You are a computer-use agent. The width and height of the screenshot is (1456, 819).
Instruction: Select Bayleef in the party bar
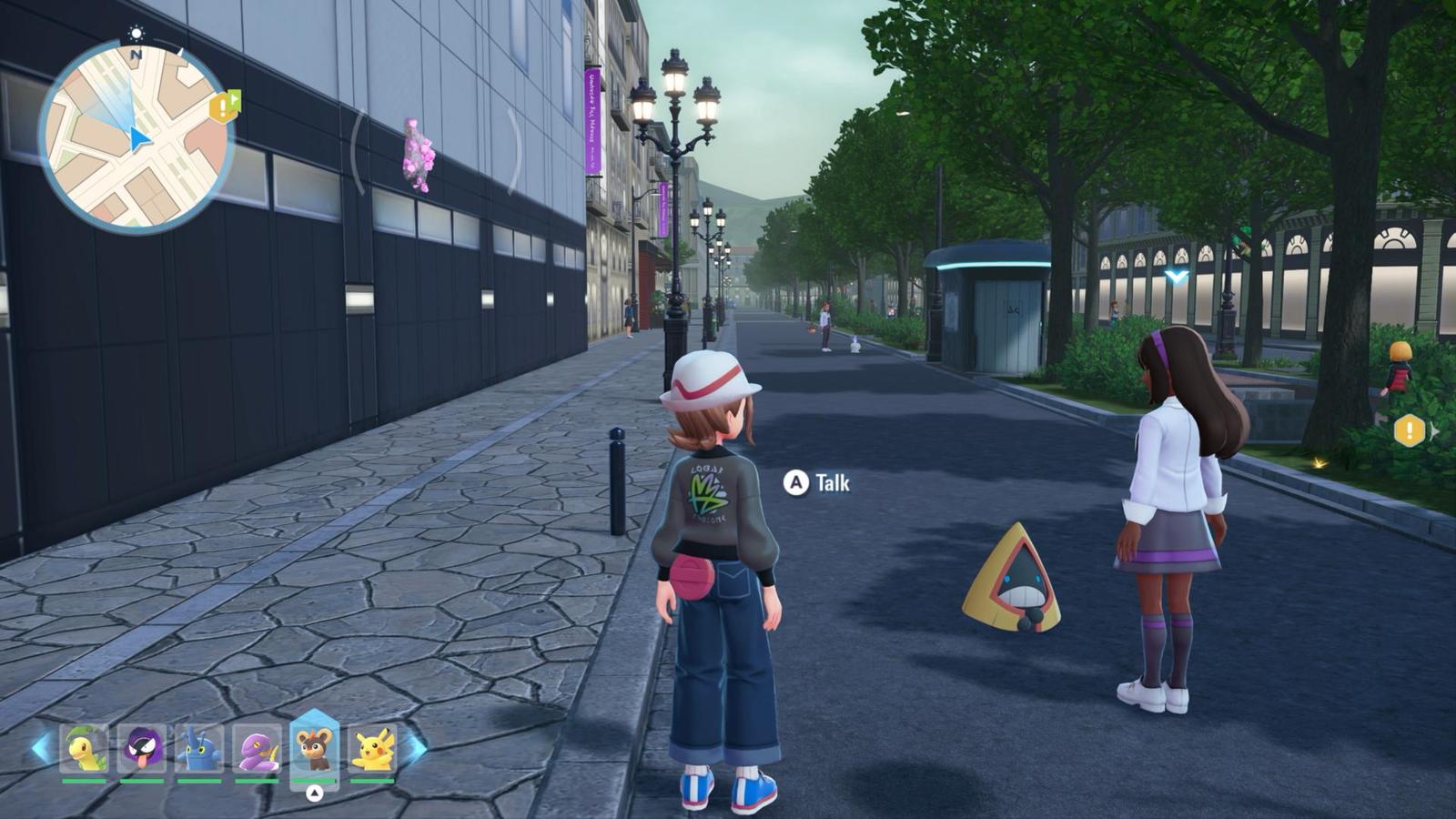(x=84, y=748)
